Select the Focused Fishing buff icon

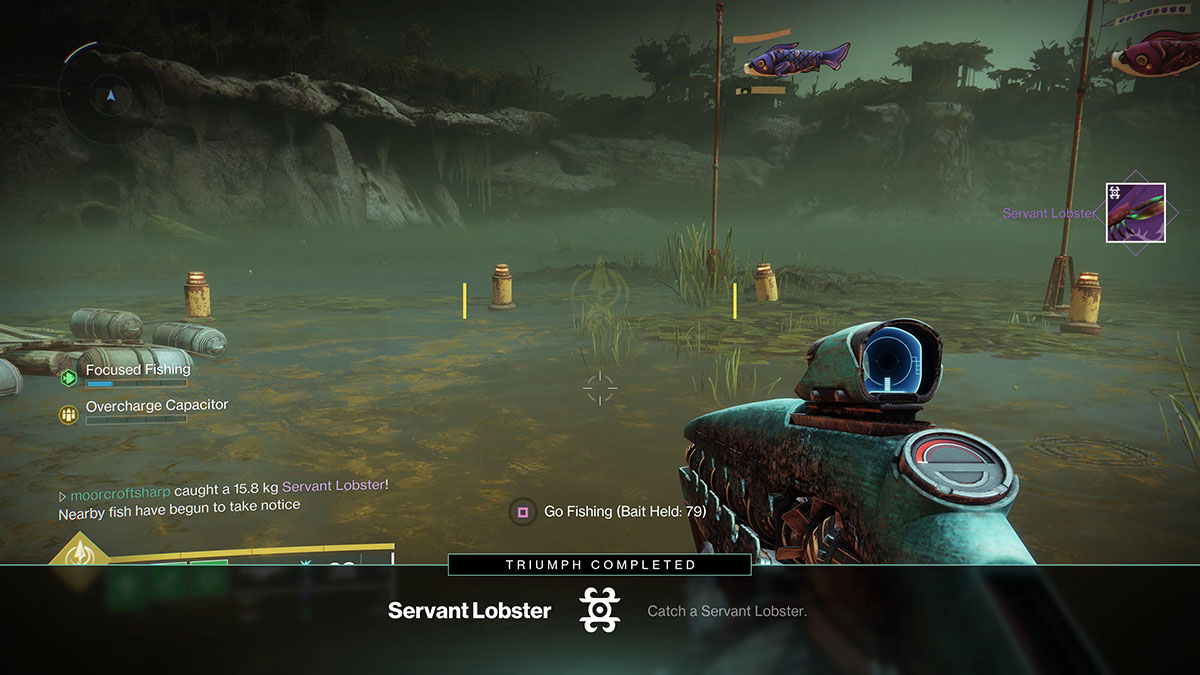click(x=68, y=377)
